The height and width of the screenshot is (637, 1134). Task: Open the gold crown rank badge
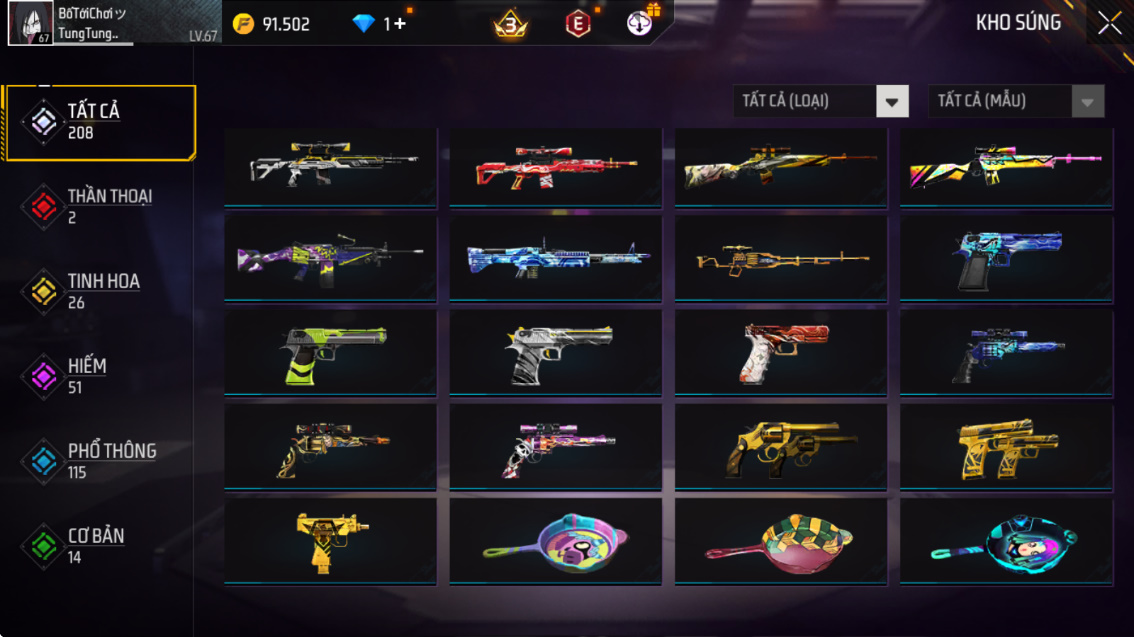click(511, 24)
